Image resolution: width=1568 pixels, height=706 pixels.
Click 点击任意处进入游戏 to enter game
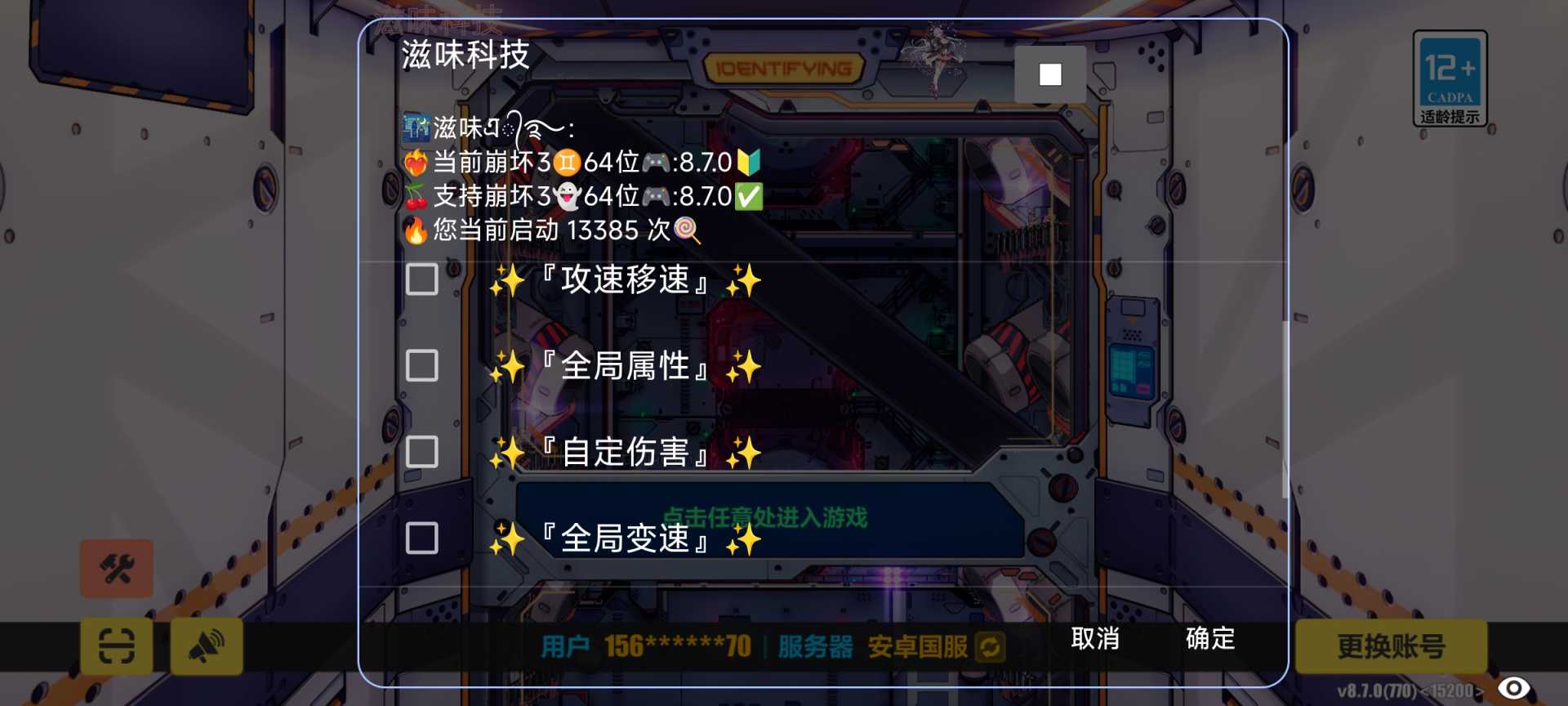[766, 517]
